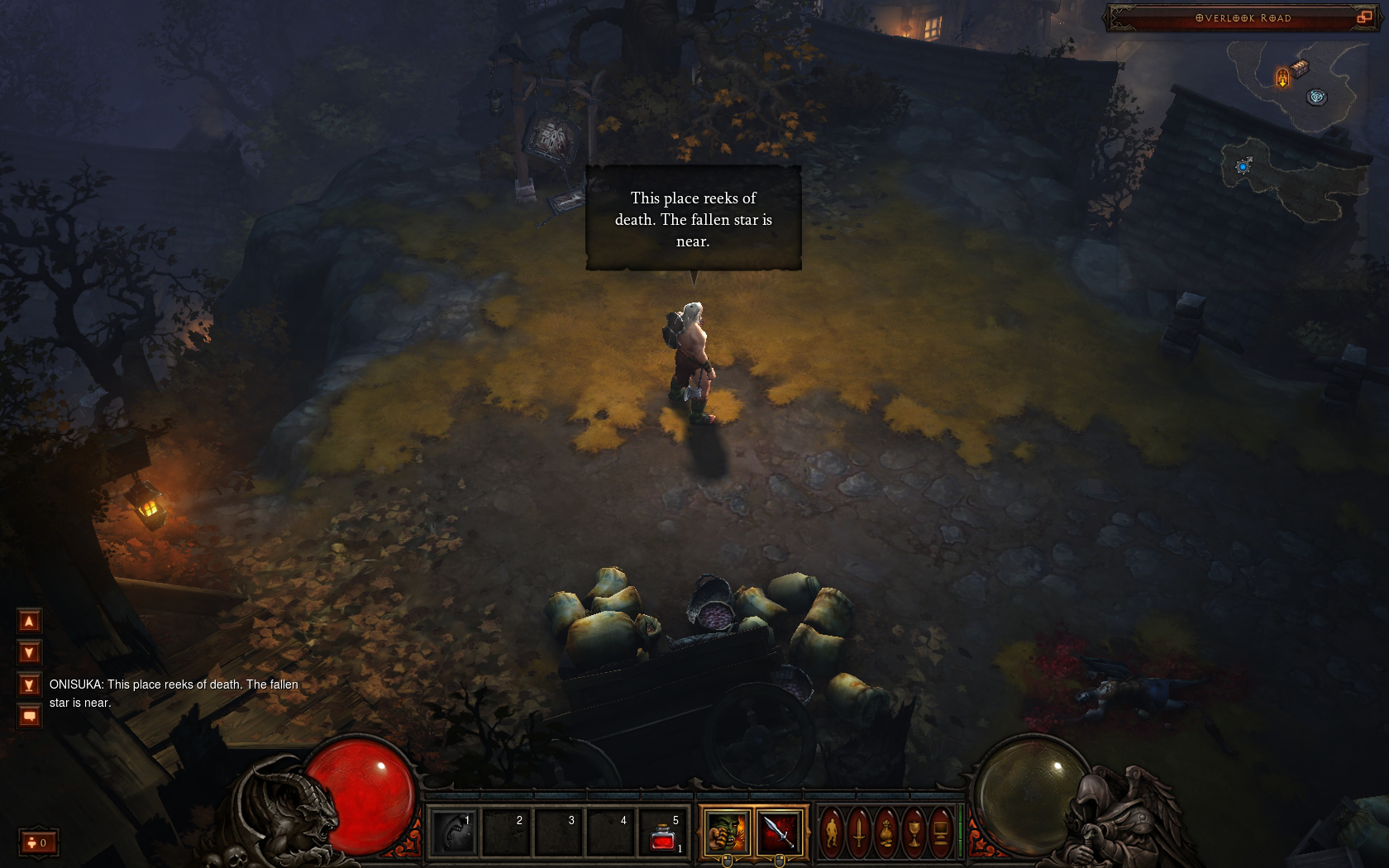
Task: Activate the Bash fist skill icon
Action: (x=727, y=832)
